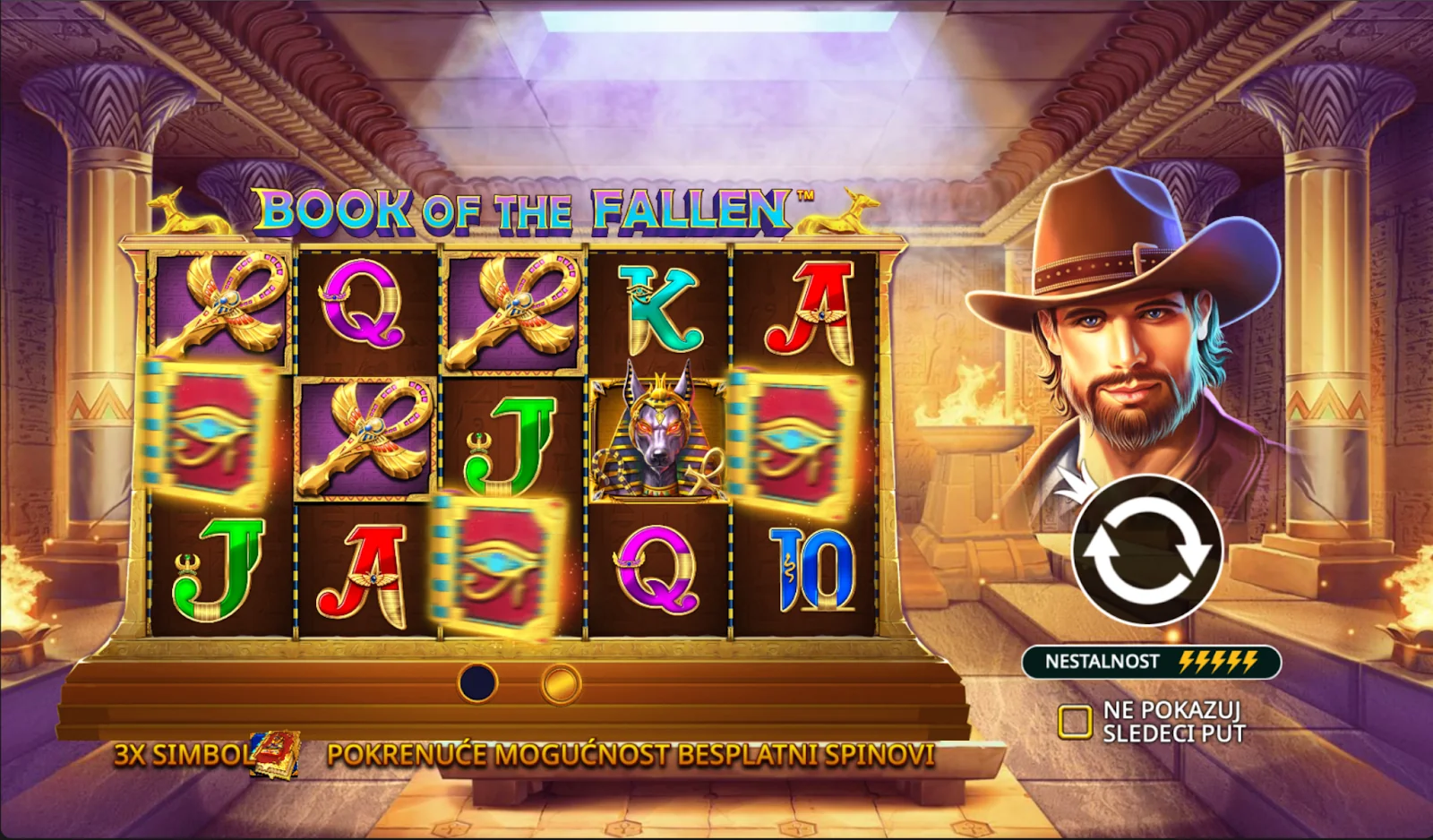Select the dark blue page indicator dot
1433x840 pixels.
pyautogui.click(x=477, y=683)
